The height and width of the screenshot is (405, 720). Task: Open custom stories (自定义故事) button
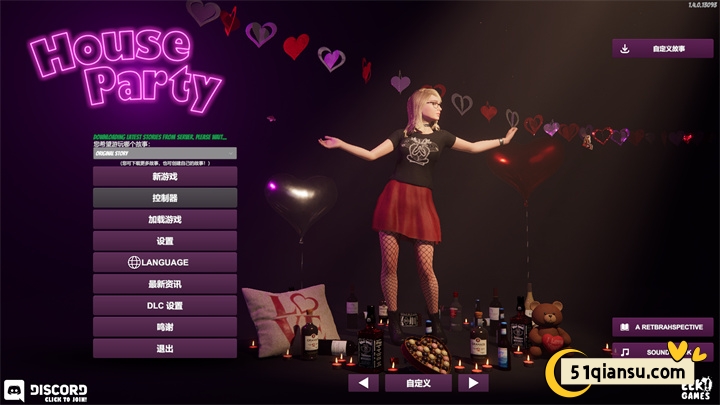click(x=663, y=48)
